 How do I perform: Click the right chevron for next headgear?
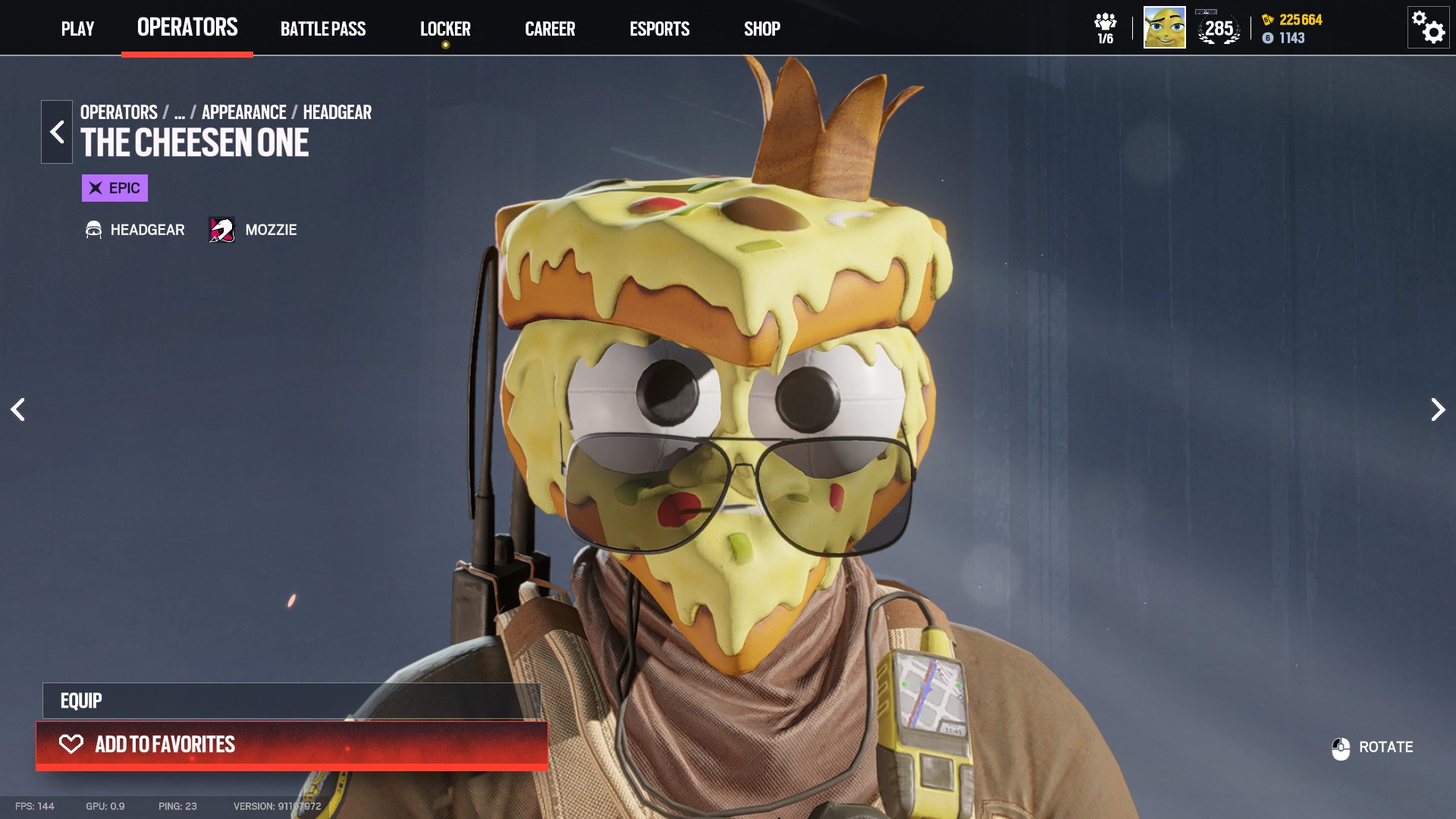1438,409
